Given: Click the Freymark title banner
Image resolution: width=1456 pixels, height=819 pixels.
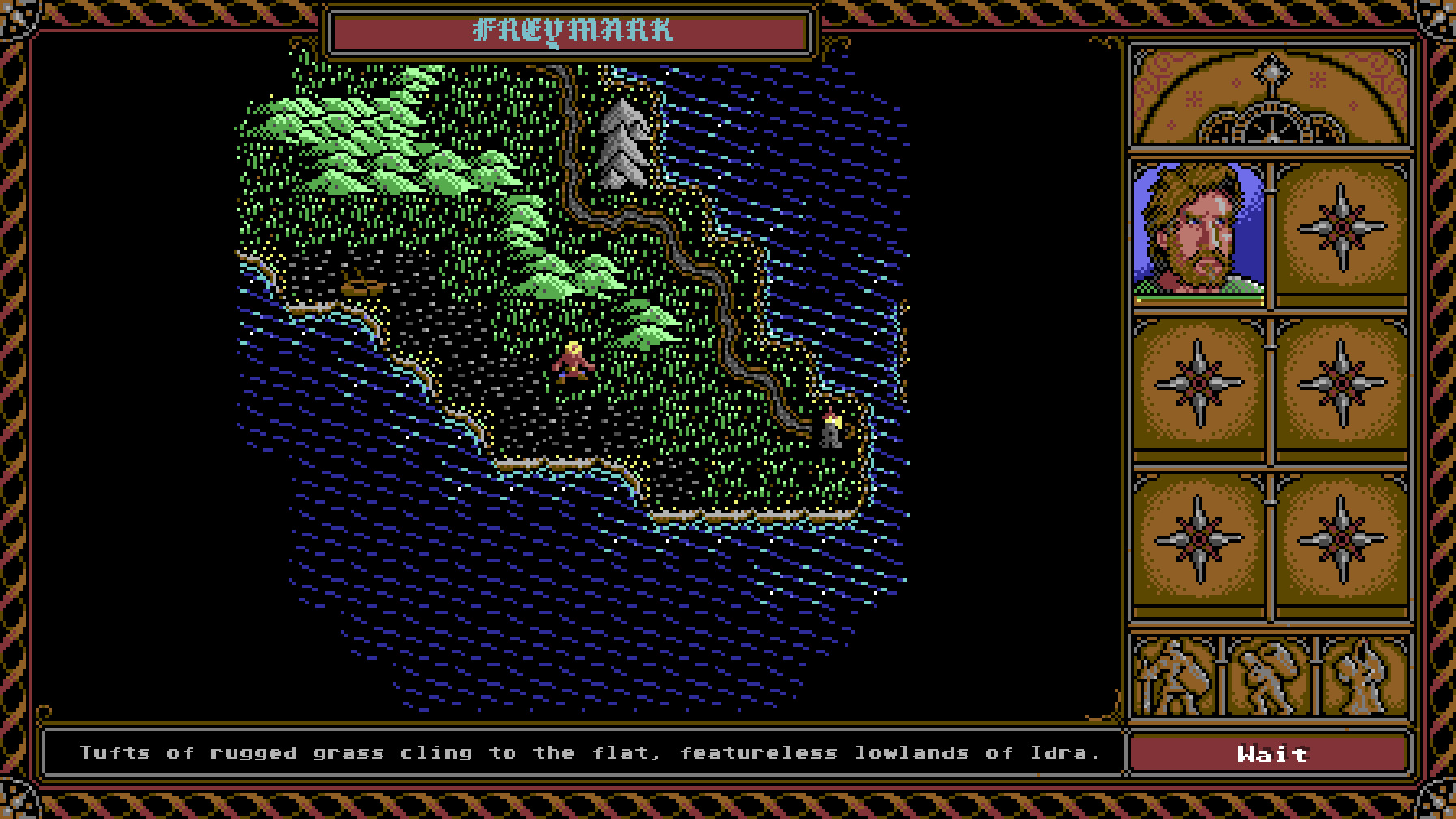Looking at the screenshot, I should click(574, 31).
